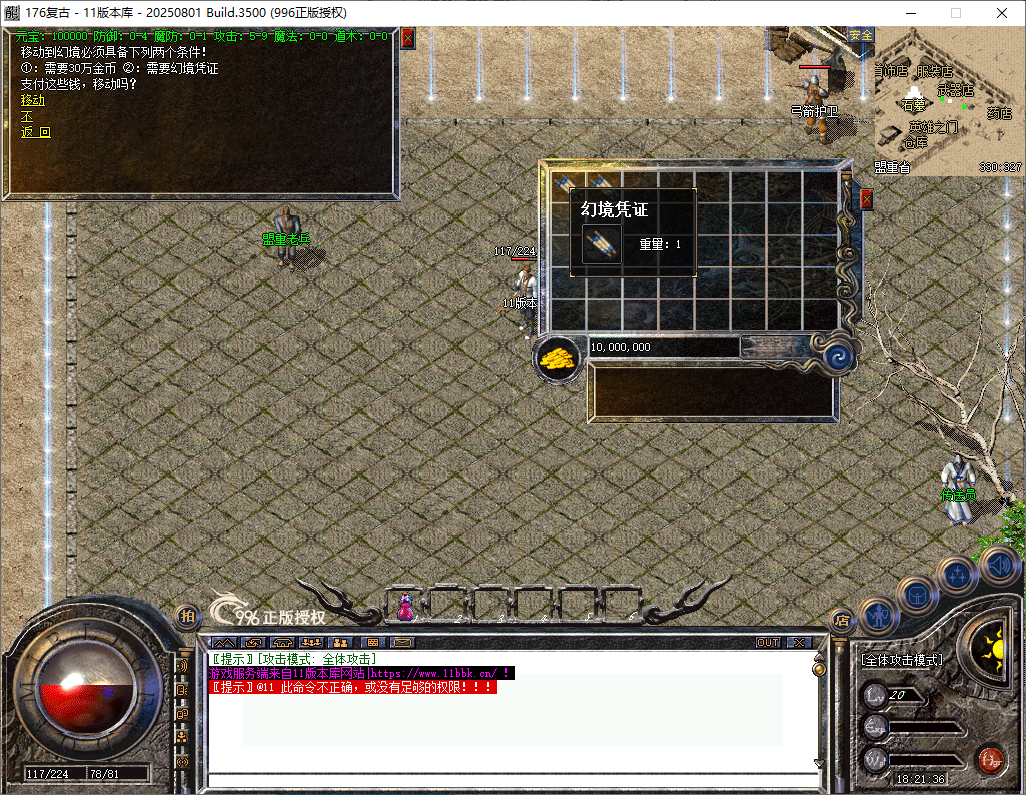This screenshot has width=1026, height=795.
Task: Choose the 移动 option in the NPC dialog
Action: [x=33, y=100]
